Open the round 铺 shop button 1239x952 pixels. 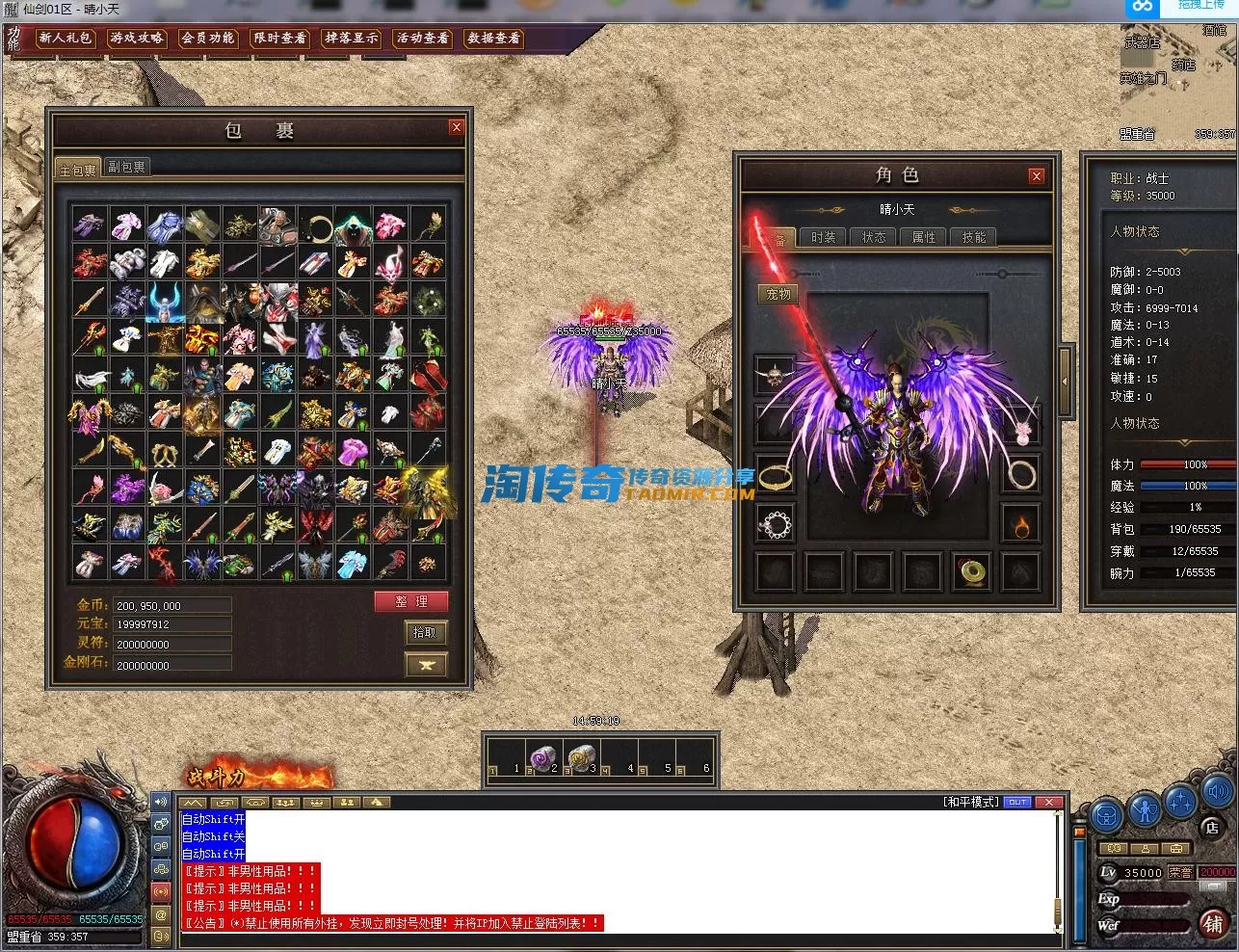point(1214,922)
